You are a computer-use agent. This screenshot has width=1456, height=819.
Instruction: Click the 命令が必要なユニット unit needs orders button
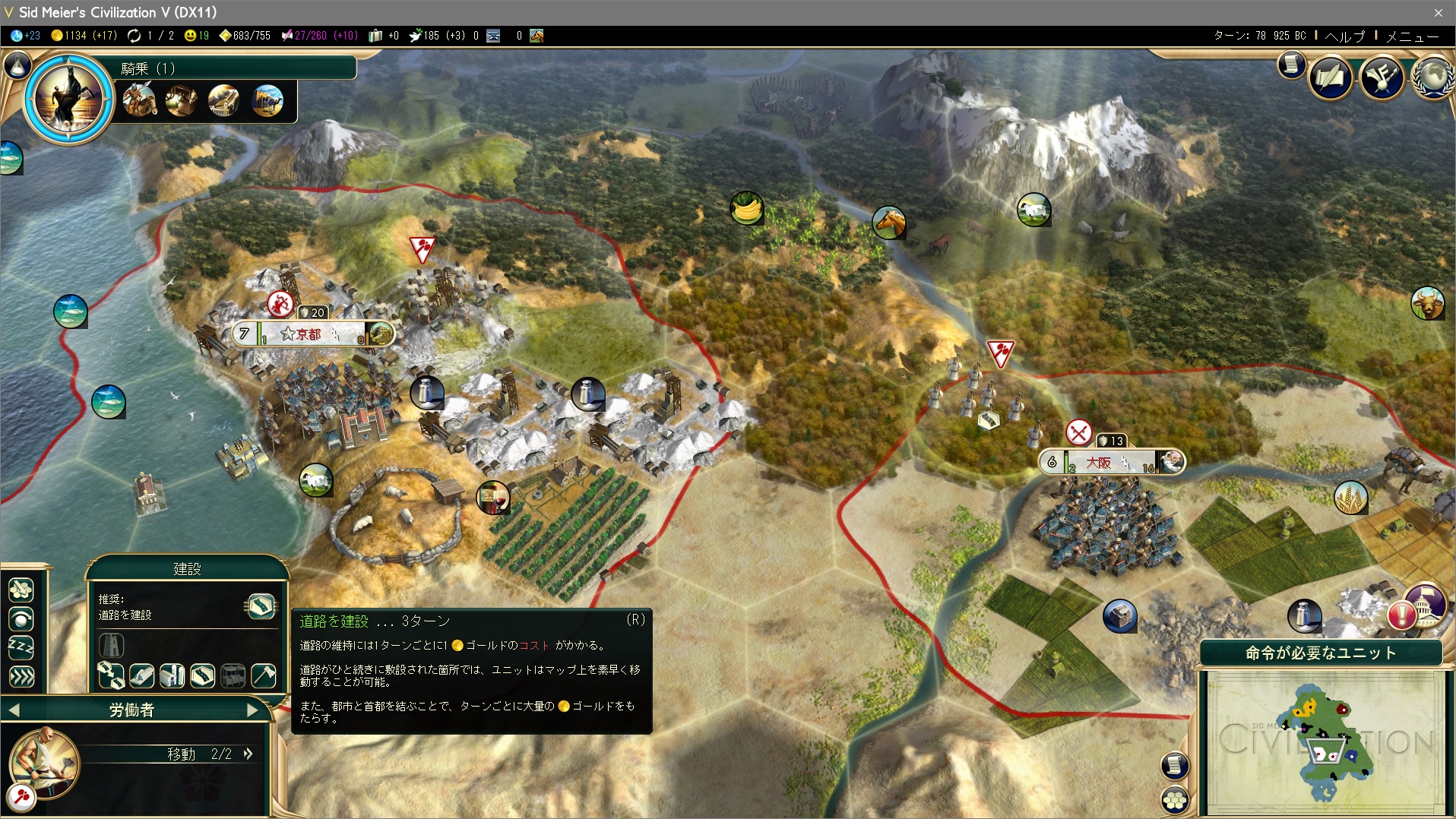coord(1321,653)
